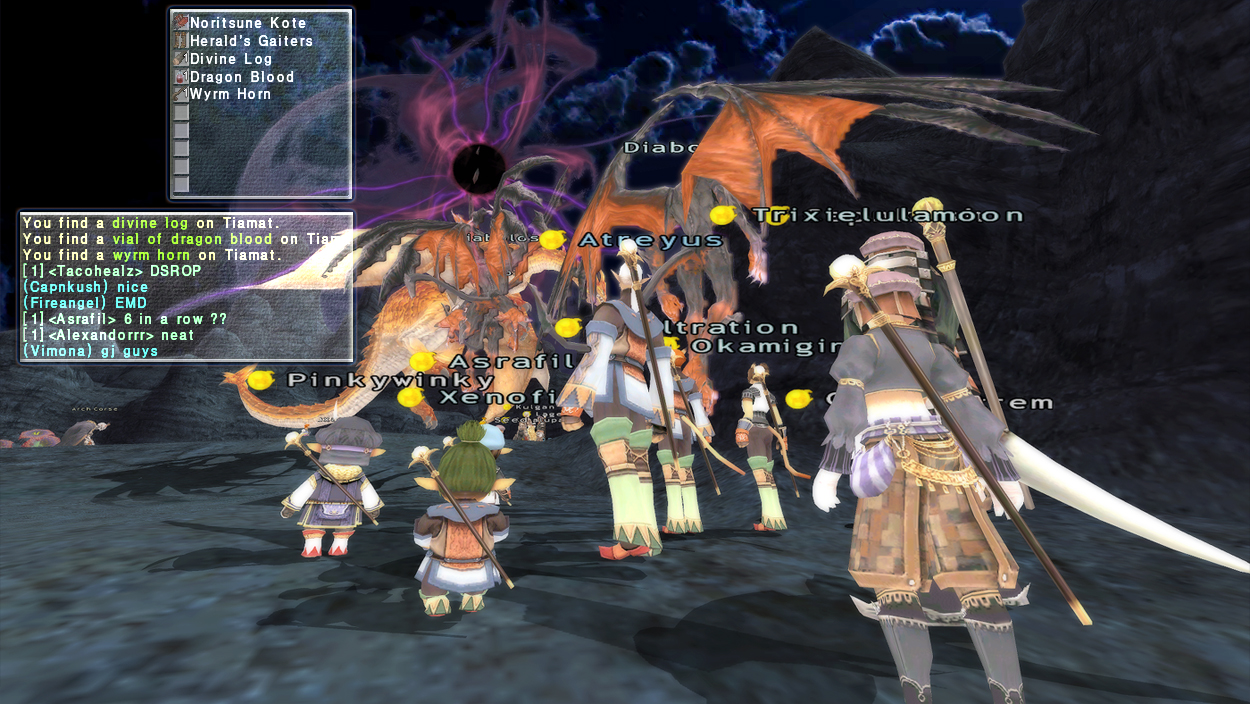Select the Divine Log treasure entry

tap(230, 59)
